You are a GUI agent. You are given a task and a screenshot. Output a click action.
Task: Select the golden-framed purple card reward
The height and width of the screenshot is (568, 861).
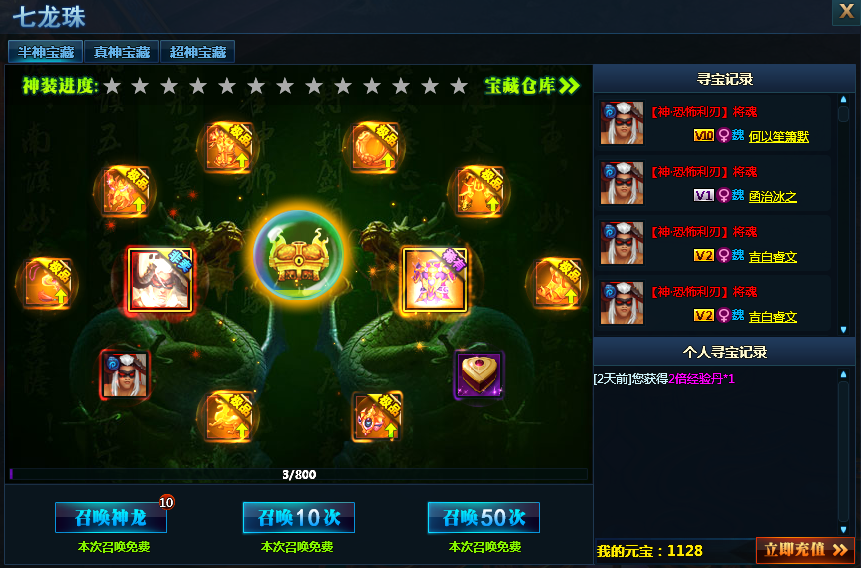tap(435, 279)
